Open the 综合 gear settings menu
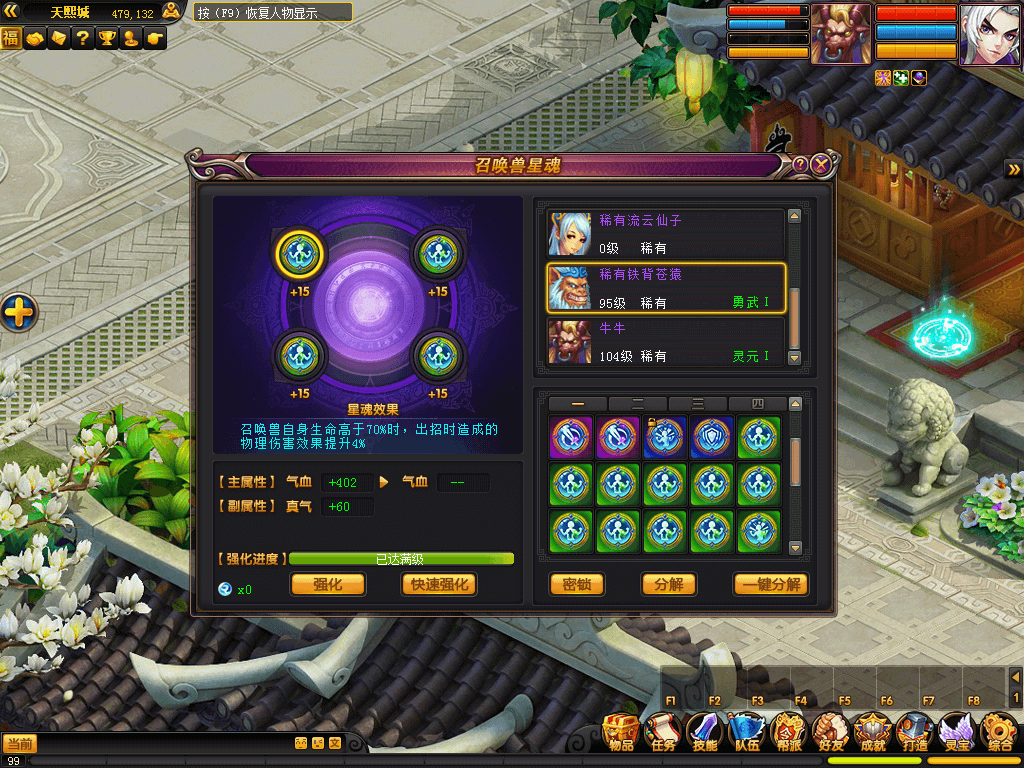 pyautogui.click(x=999, y=732)
